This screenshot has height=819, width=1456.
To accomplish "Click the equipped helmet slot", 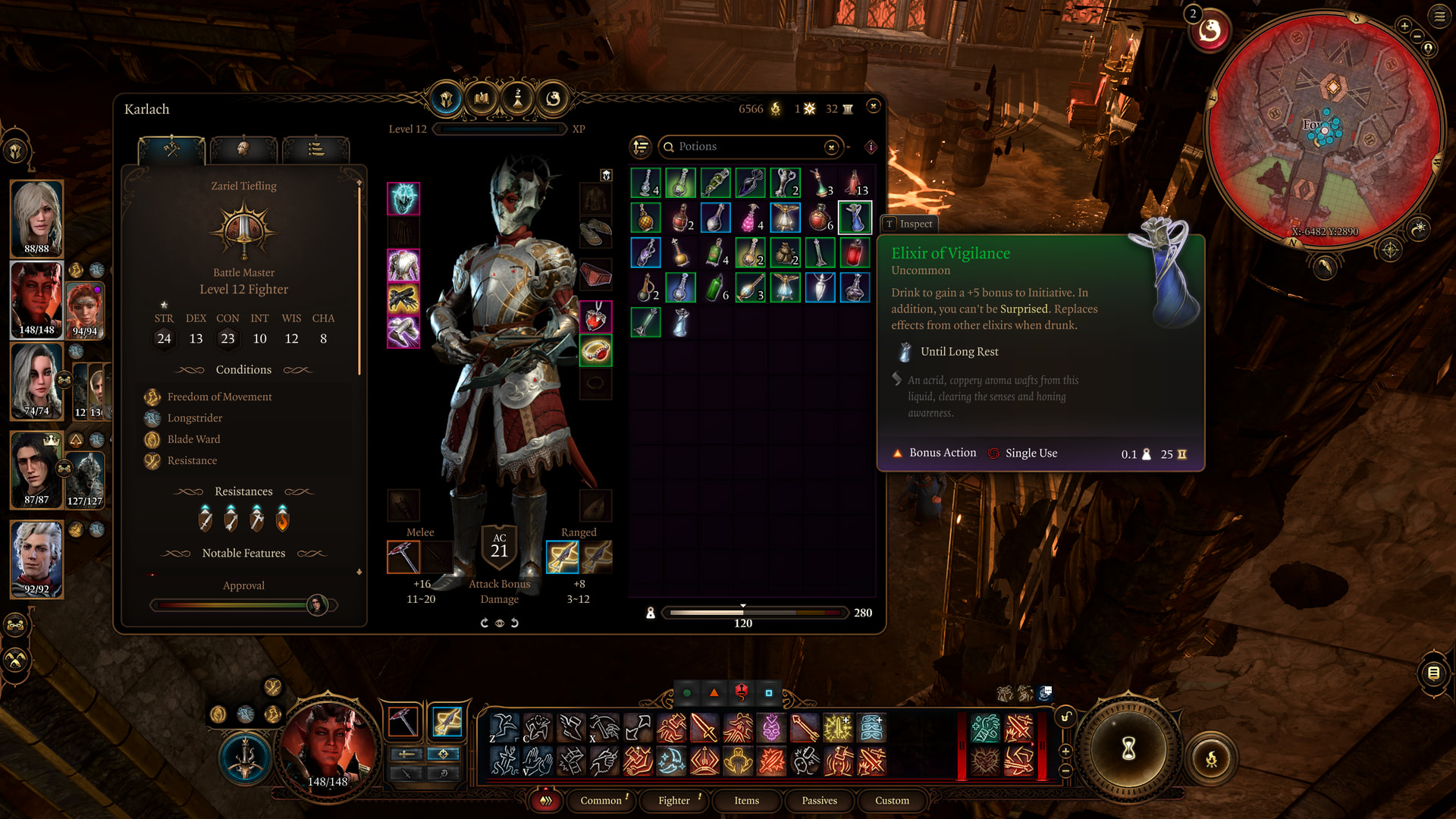I will tap(403, 199).
